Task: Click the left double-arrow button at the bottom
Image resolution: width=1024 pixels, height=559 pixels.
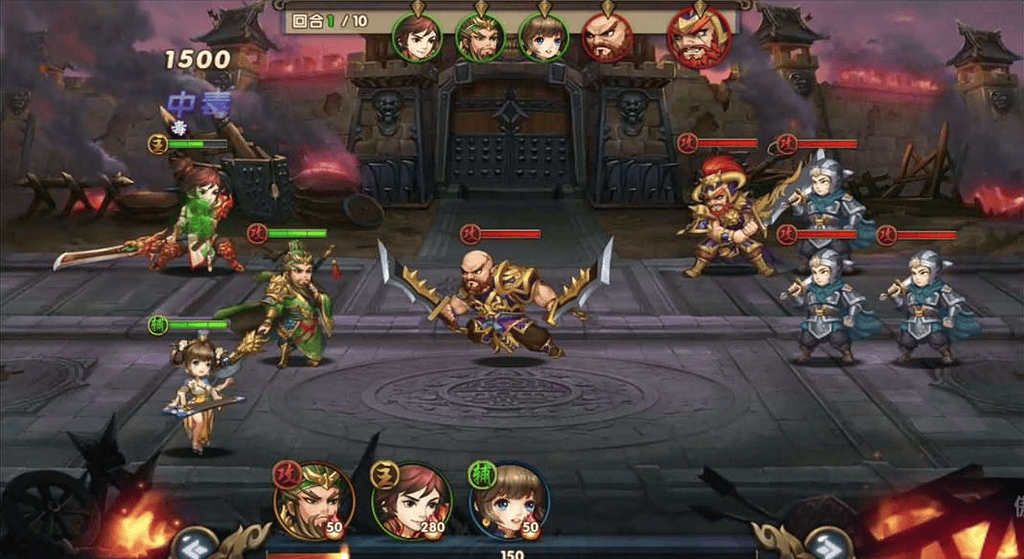Action: click(x=195, y=543)
